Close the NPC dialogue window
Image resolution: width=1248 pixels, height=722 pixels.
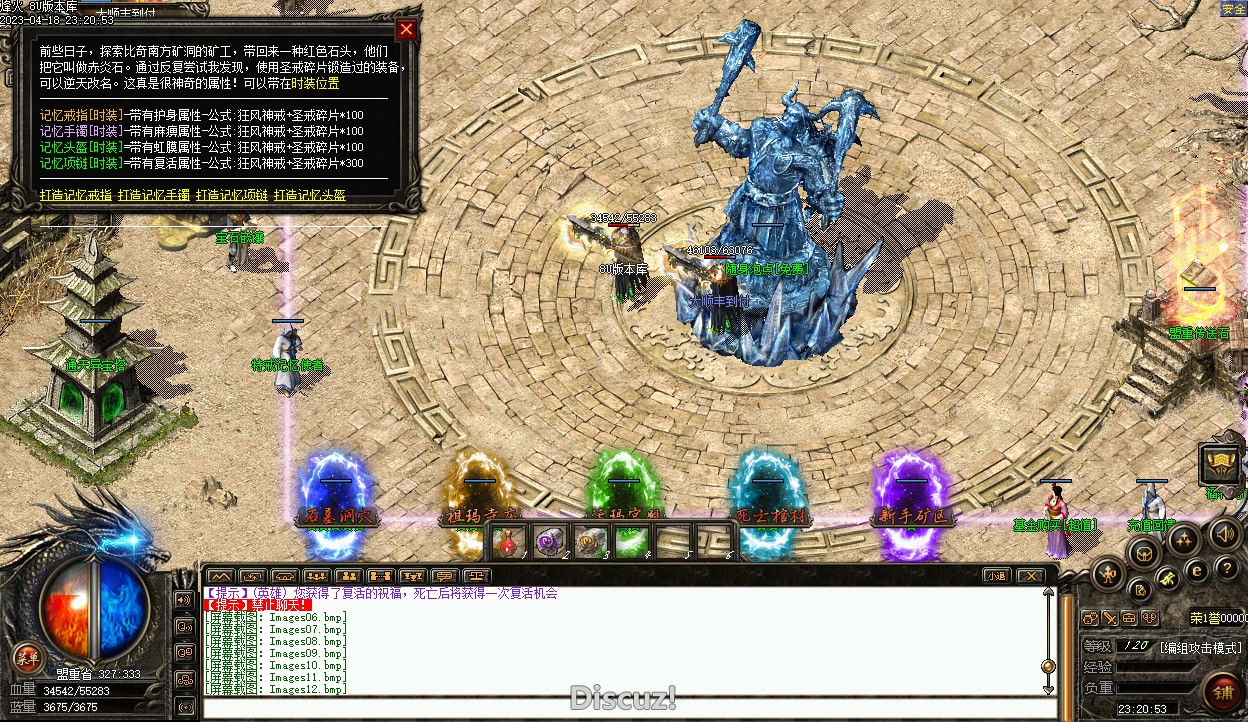(x=406, y=30)
